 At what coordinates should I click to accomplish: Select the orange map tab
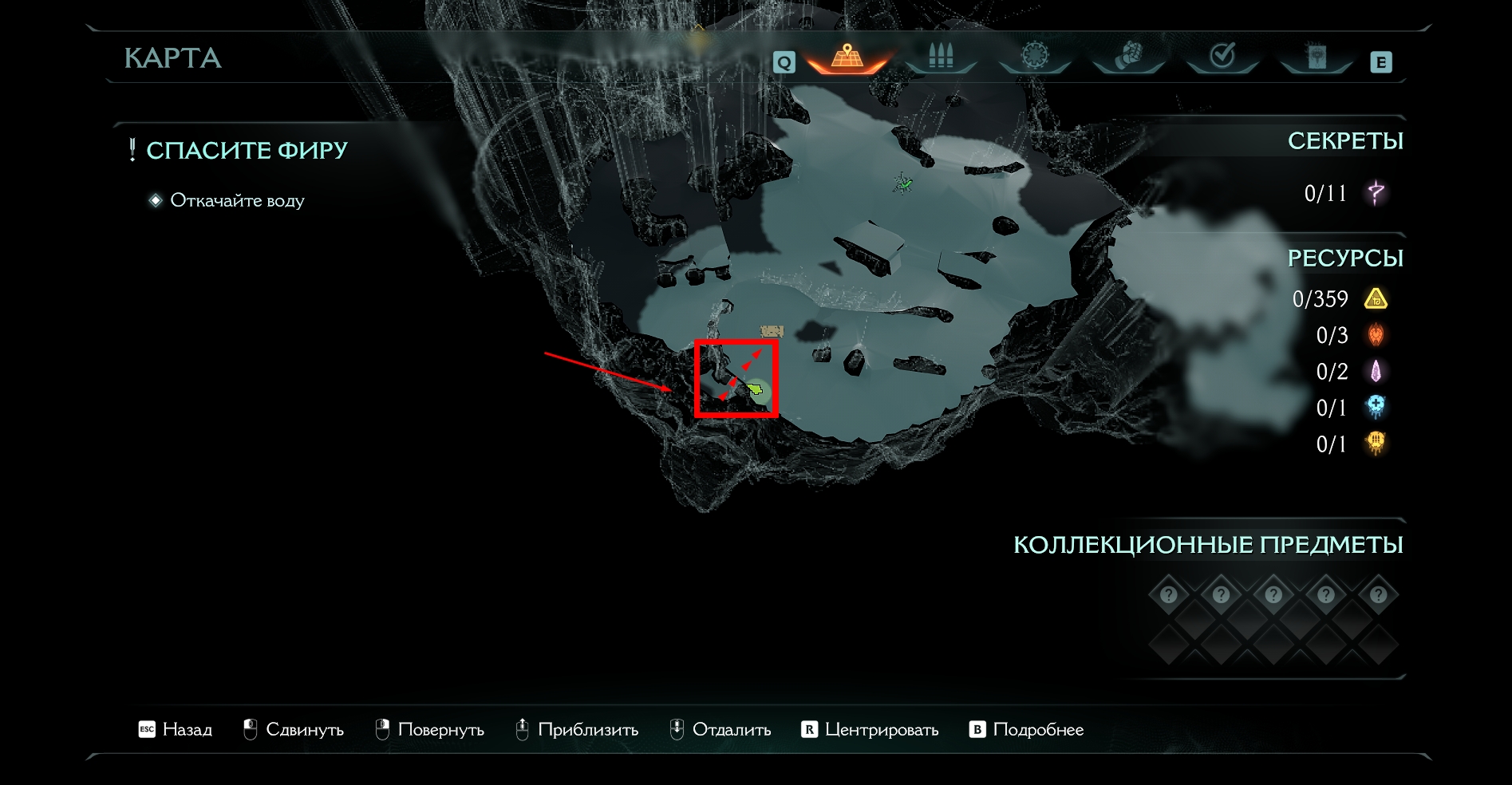pos(847,57)
